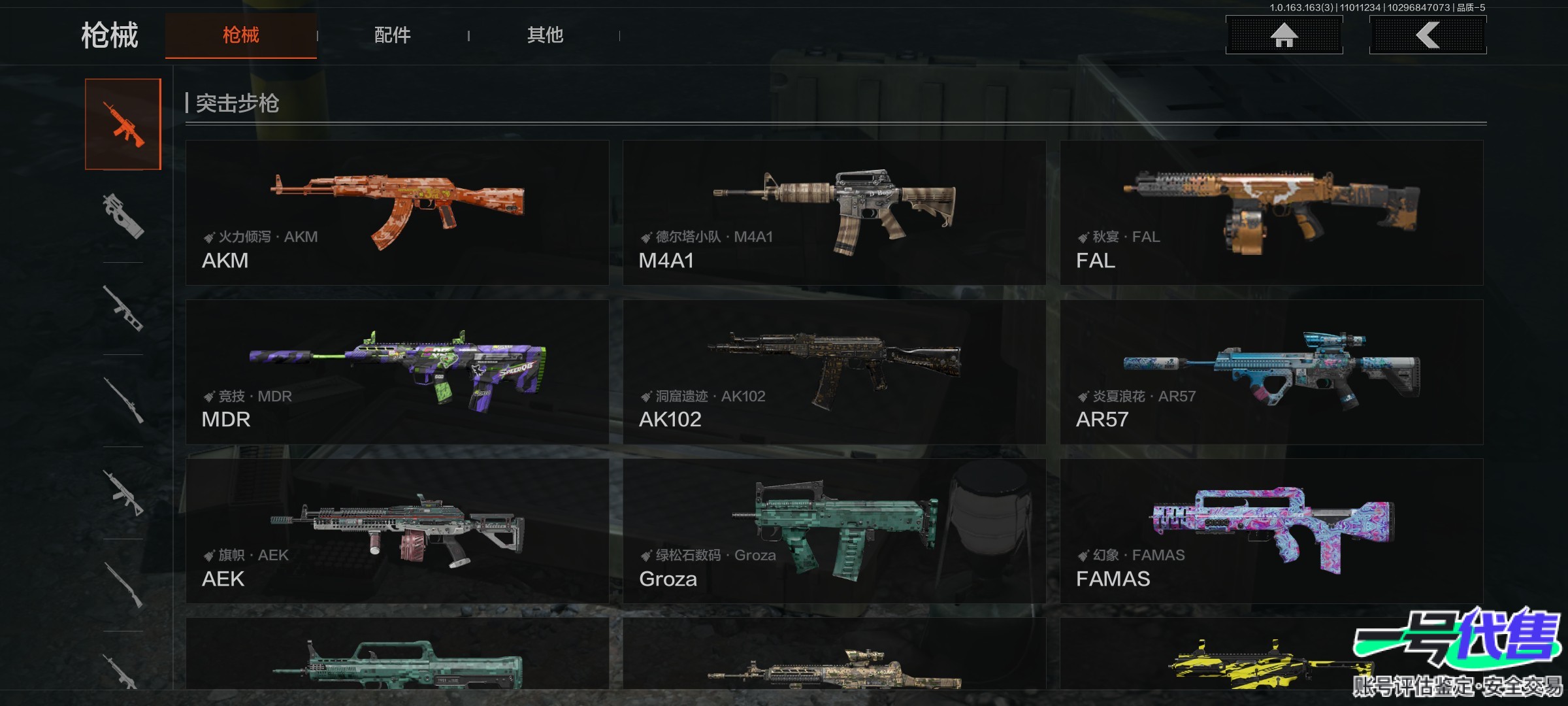This screenshot has width=1568, height=706.
Task: Select the 其他 tab
Action: pos(545,35)
